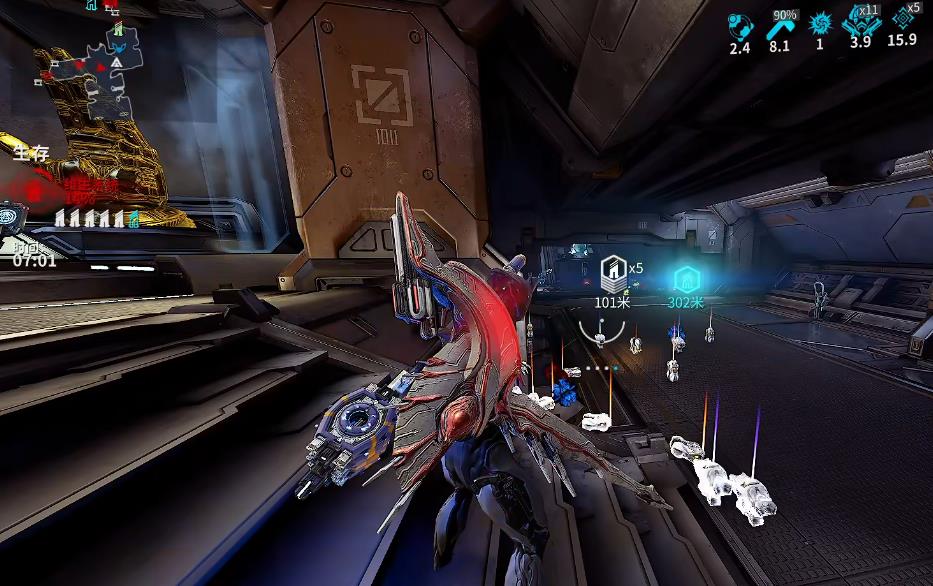Image resolution: width=933 pixels, height=586 pixels.
Task: Click the spiky swirl buff icon
Action: (820, 24)
